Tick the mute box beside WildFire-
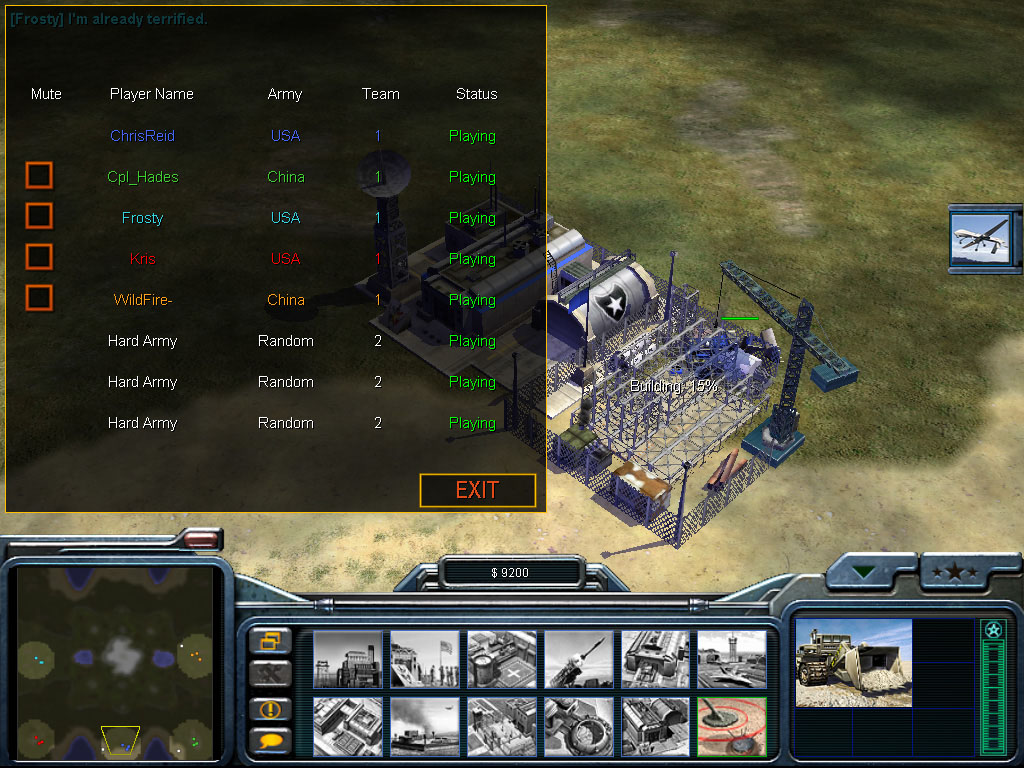Image resolution: width=1024 pixels, height=768 pixels. (39, 298)
